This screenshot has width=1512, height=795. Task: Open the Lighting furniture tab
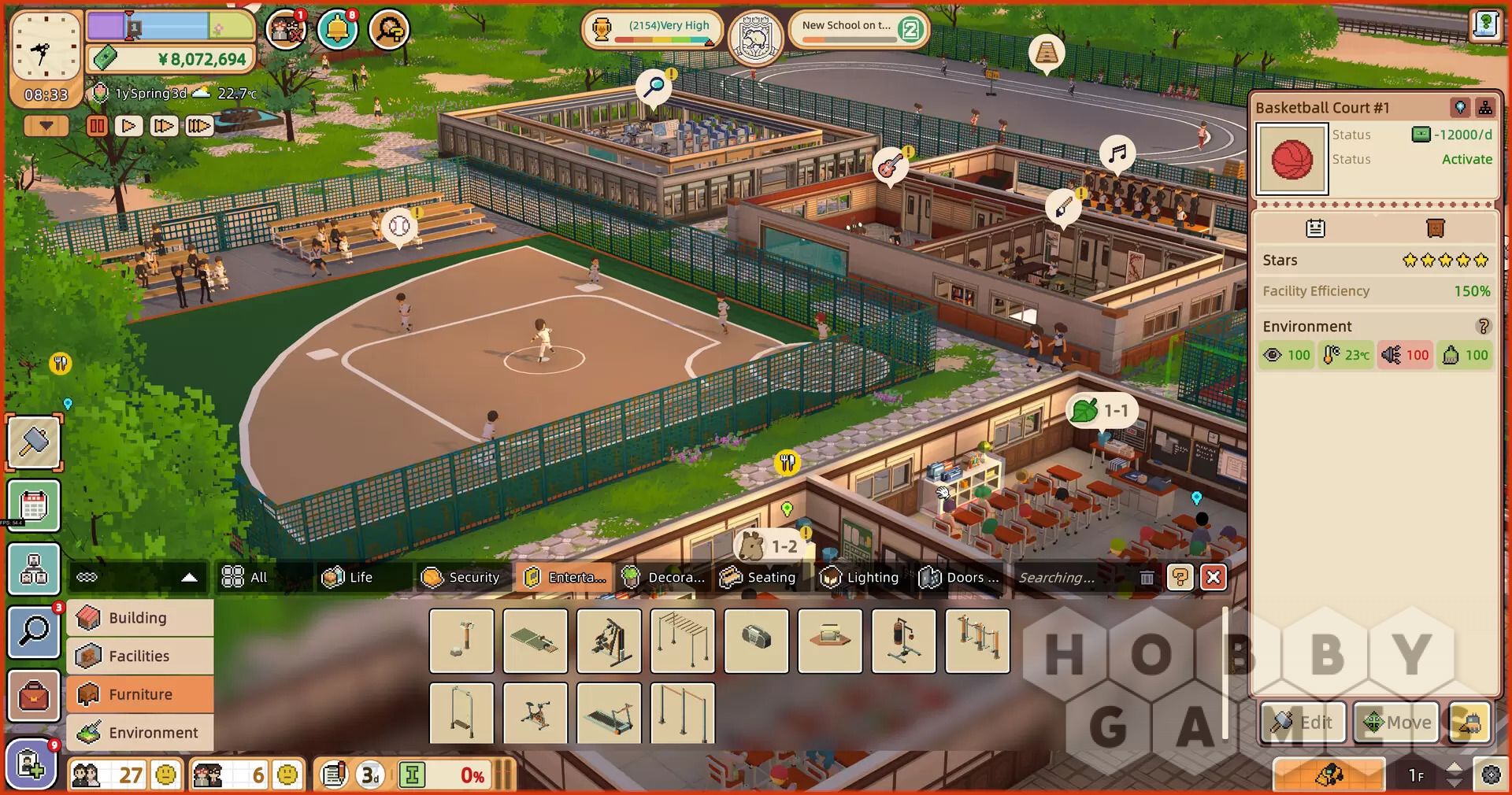[859, 577]
